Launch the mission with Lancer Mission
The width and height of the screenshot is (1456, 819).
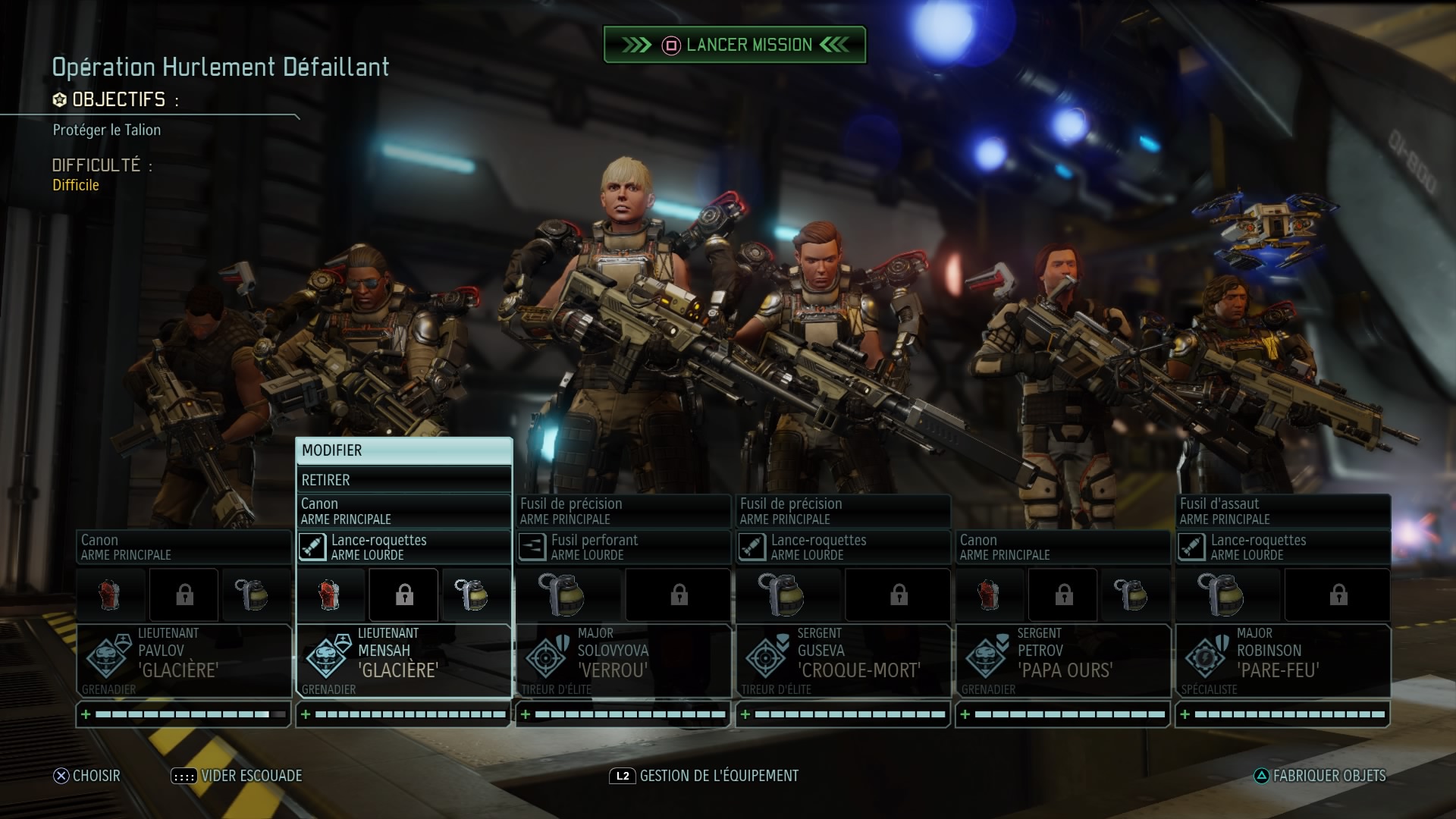(x=734, y=45)
